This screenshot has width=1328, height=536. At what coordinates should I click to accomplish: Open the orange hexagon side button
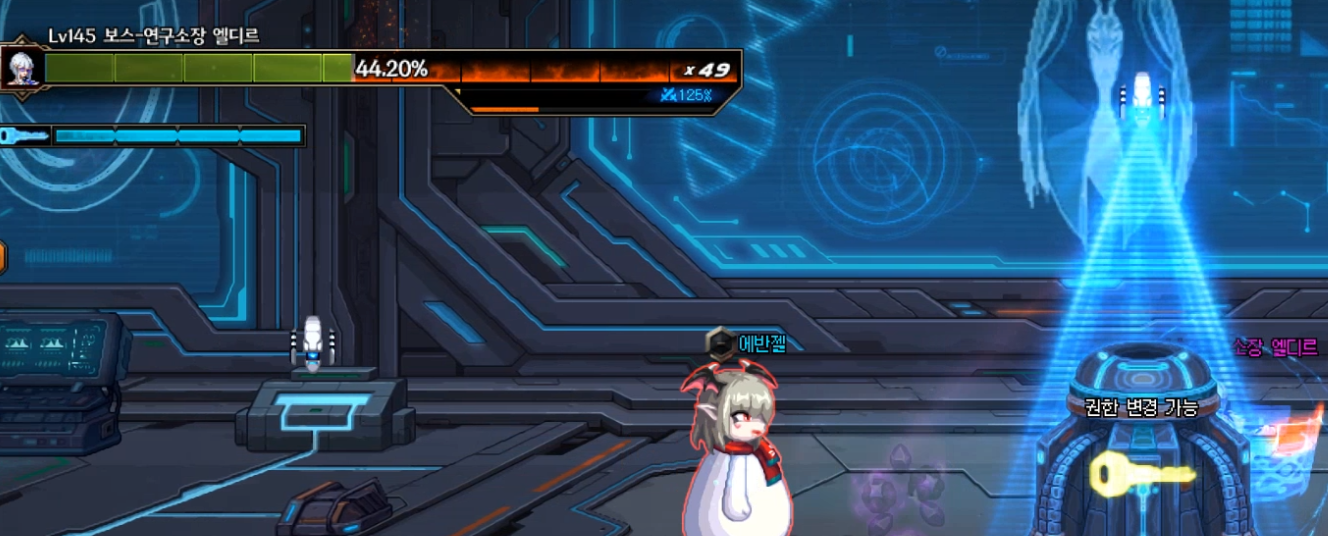tap(2, 257)
